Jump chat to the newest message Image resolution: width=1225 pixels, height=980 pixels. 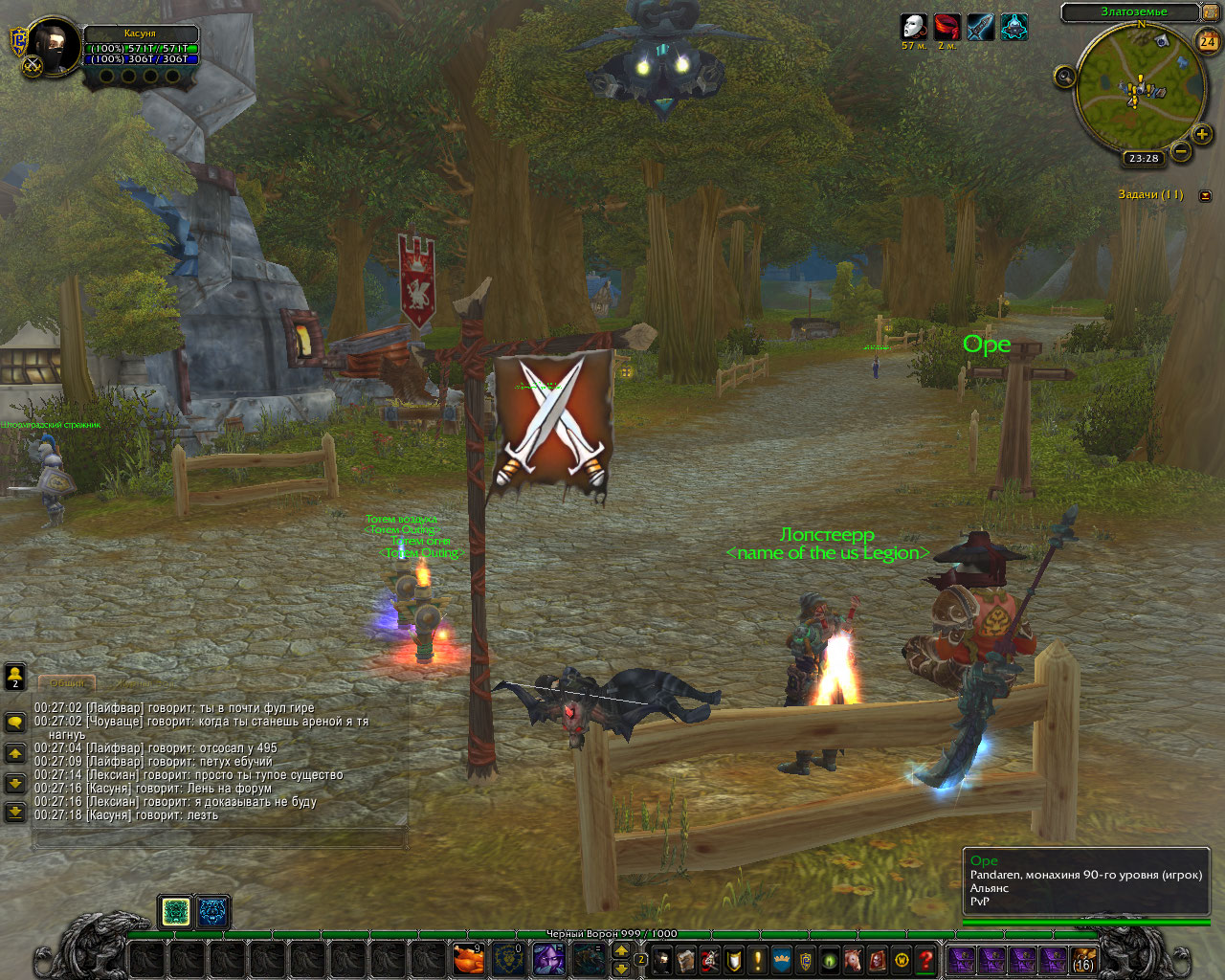point(15,813)
